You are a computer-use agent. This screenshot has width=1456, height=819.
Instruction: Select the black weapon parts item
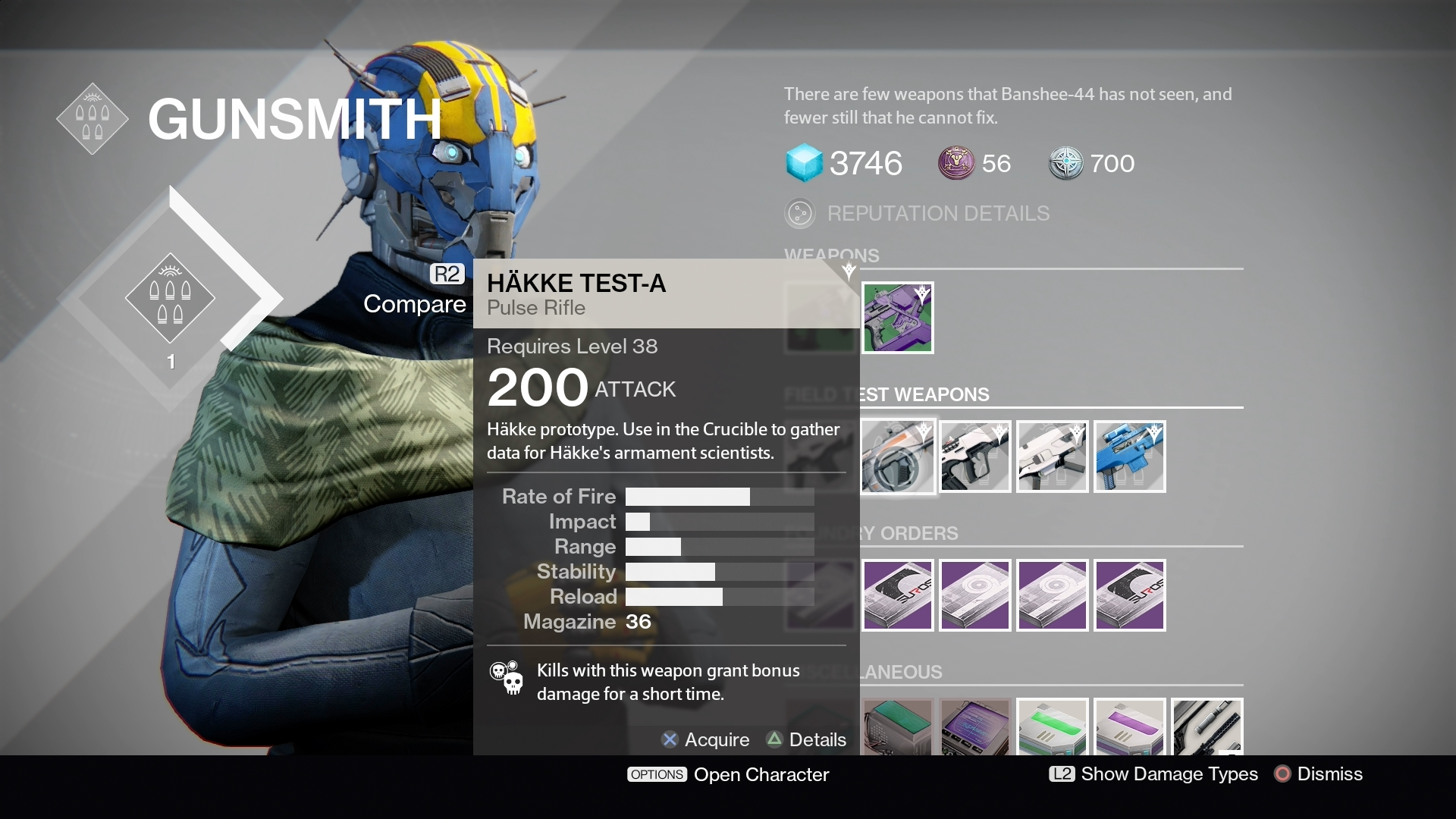point(1207,727)
